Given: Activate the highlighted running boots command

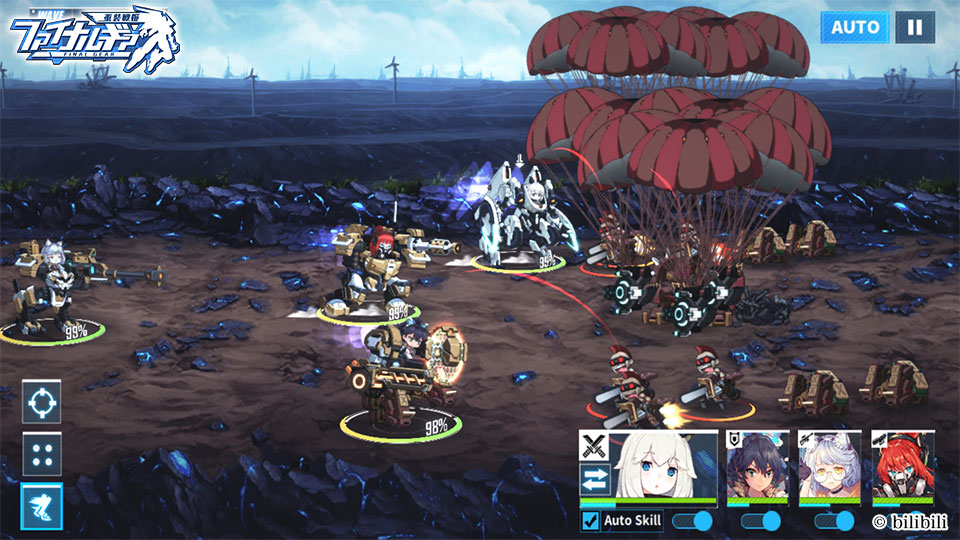Looking at the screenshot, I should [x=42, y=507].
